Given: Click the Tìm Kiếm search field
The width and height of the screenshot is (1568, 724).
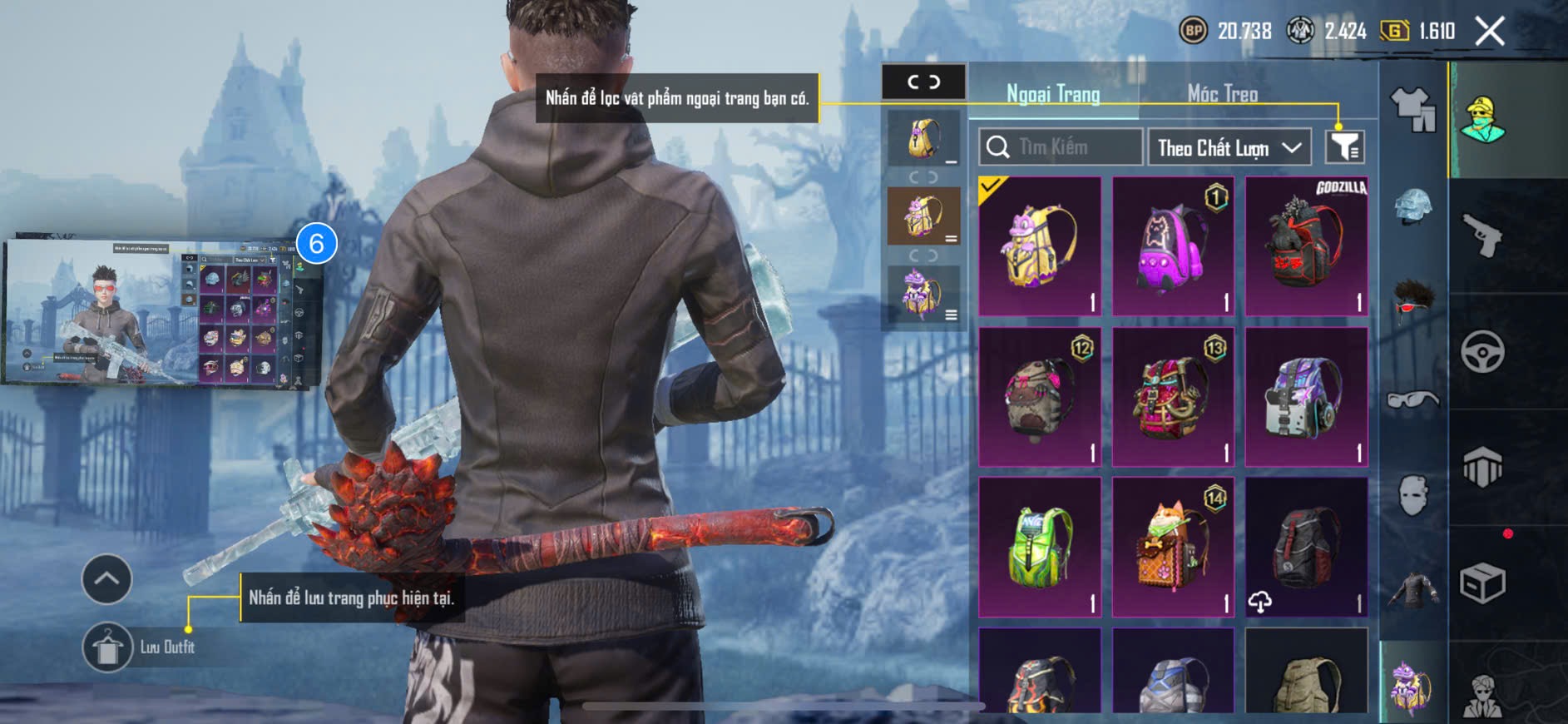Looking at the screenshot, I should pyautogui.click(x=1061, y=147).
